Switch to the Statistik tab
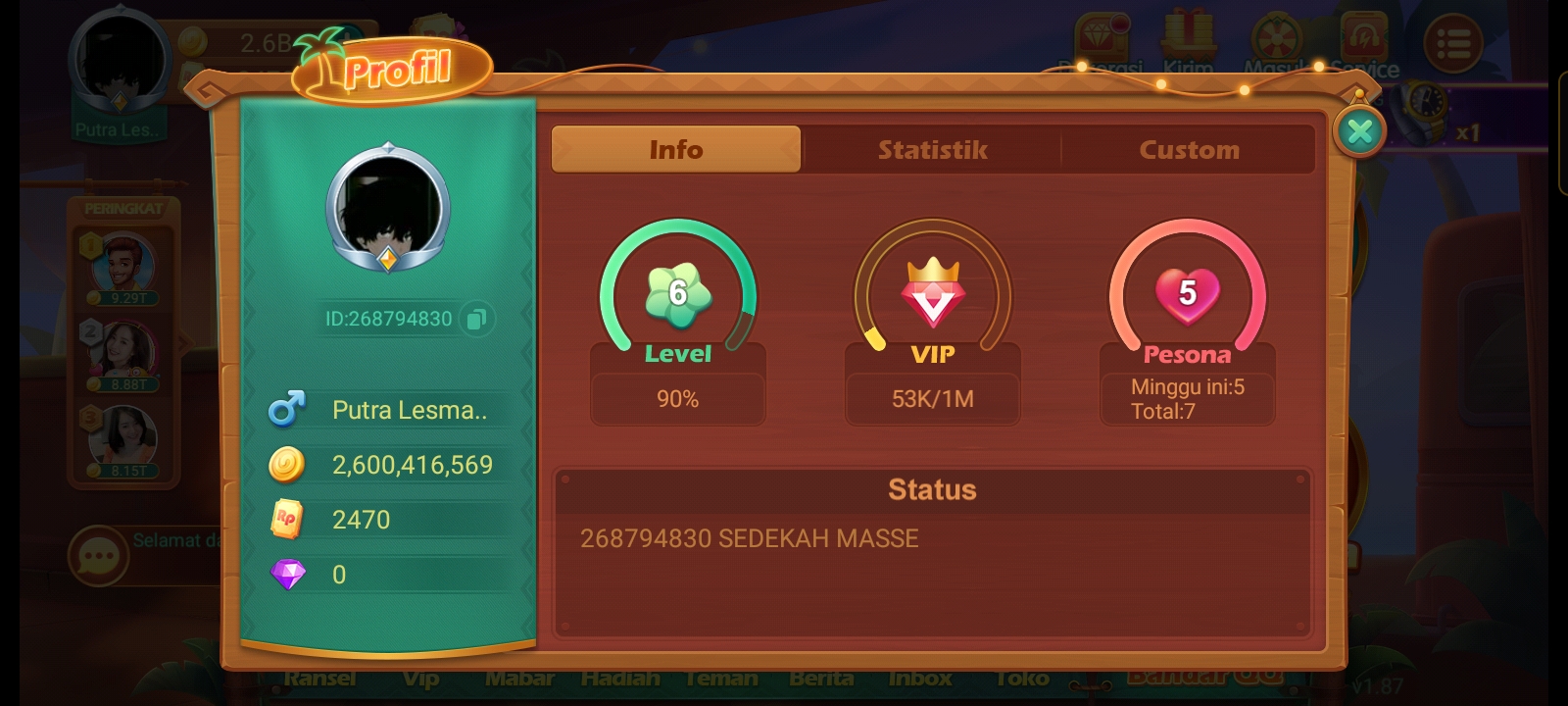Image resolution: width=1568 pixels, height=706 pixels. (932, 149)
